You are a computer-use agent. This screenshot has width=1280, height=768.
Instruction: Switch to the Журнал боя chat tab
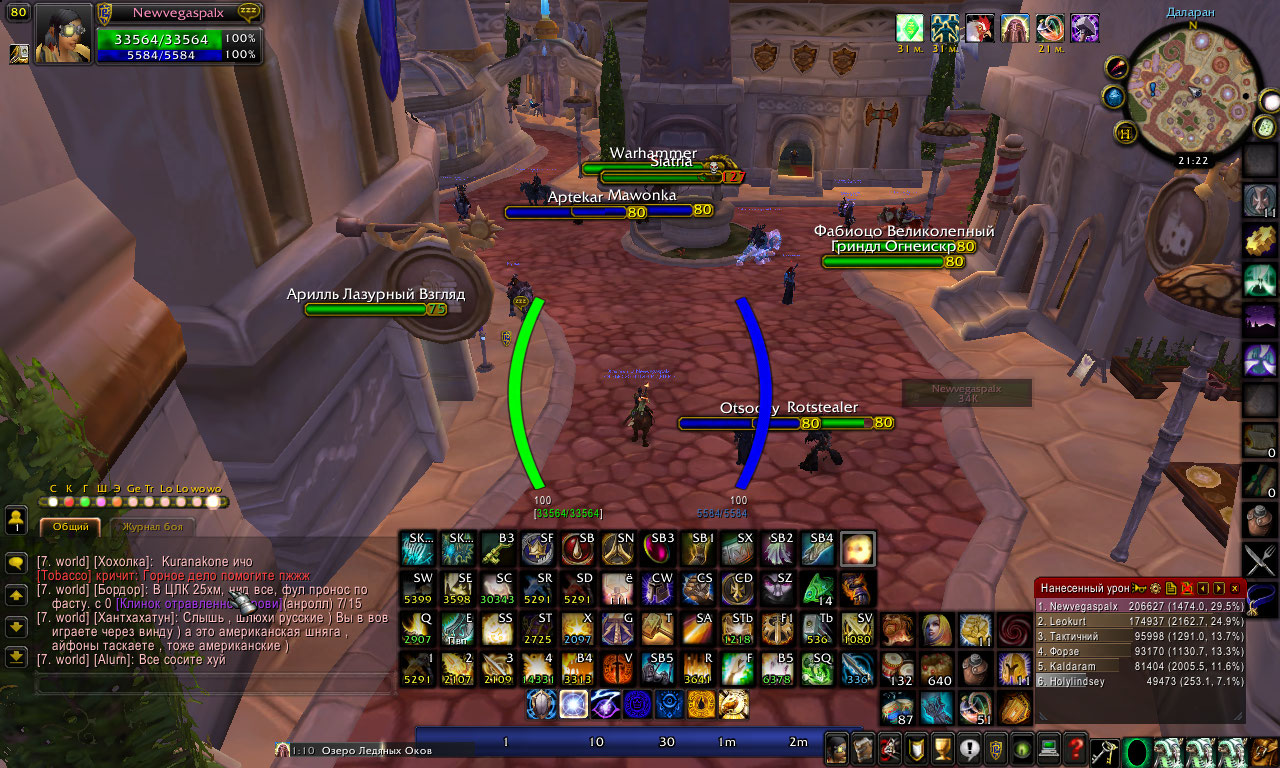coord(152,526)
